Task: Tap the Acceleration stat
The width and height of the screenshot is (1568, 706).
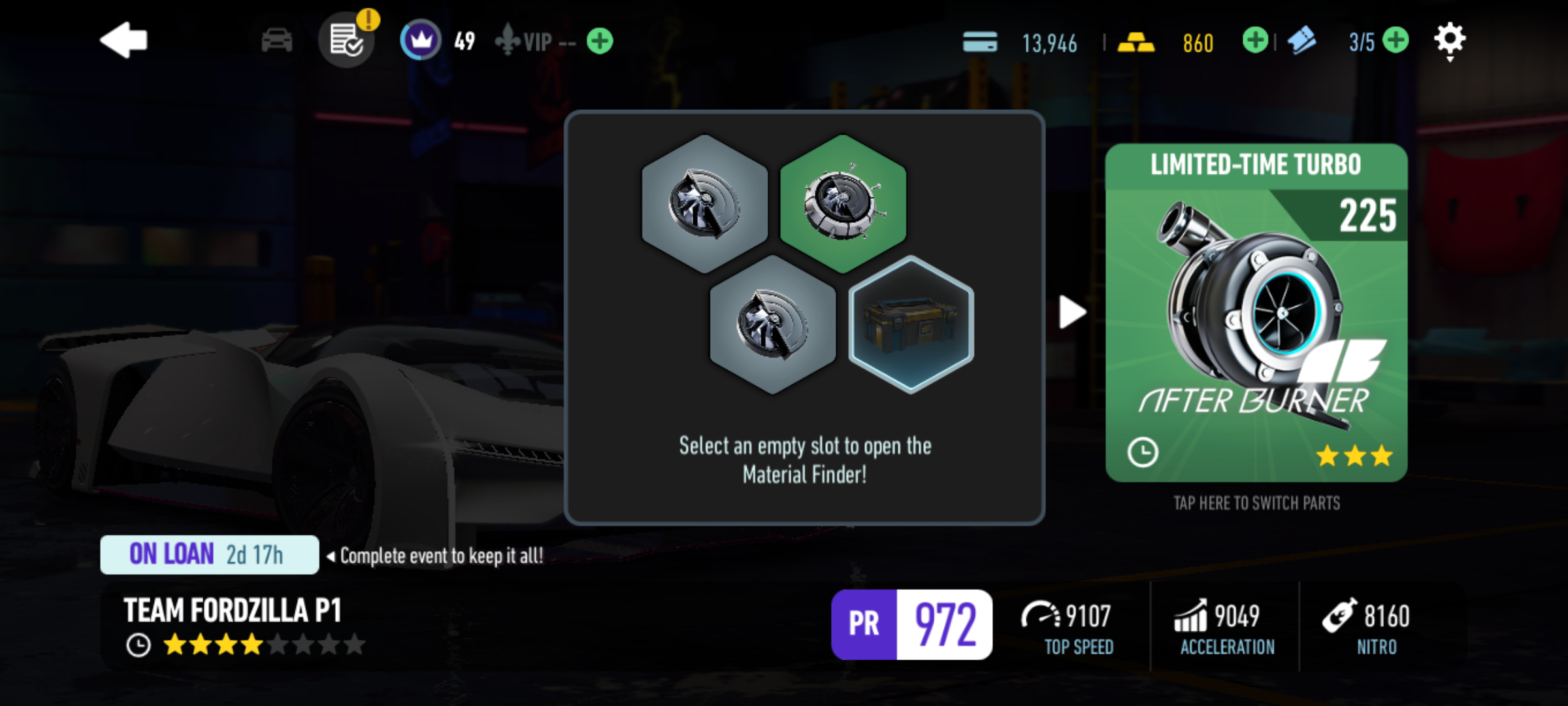Action: tap(1226, 627)
